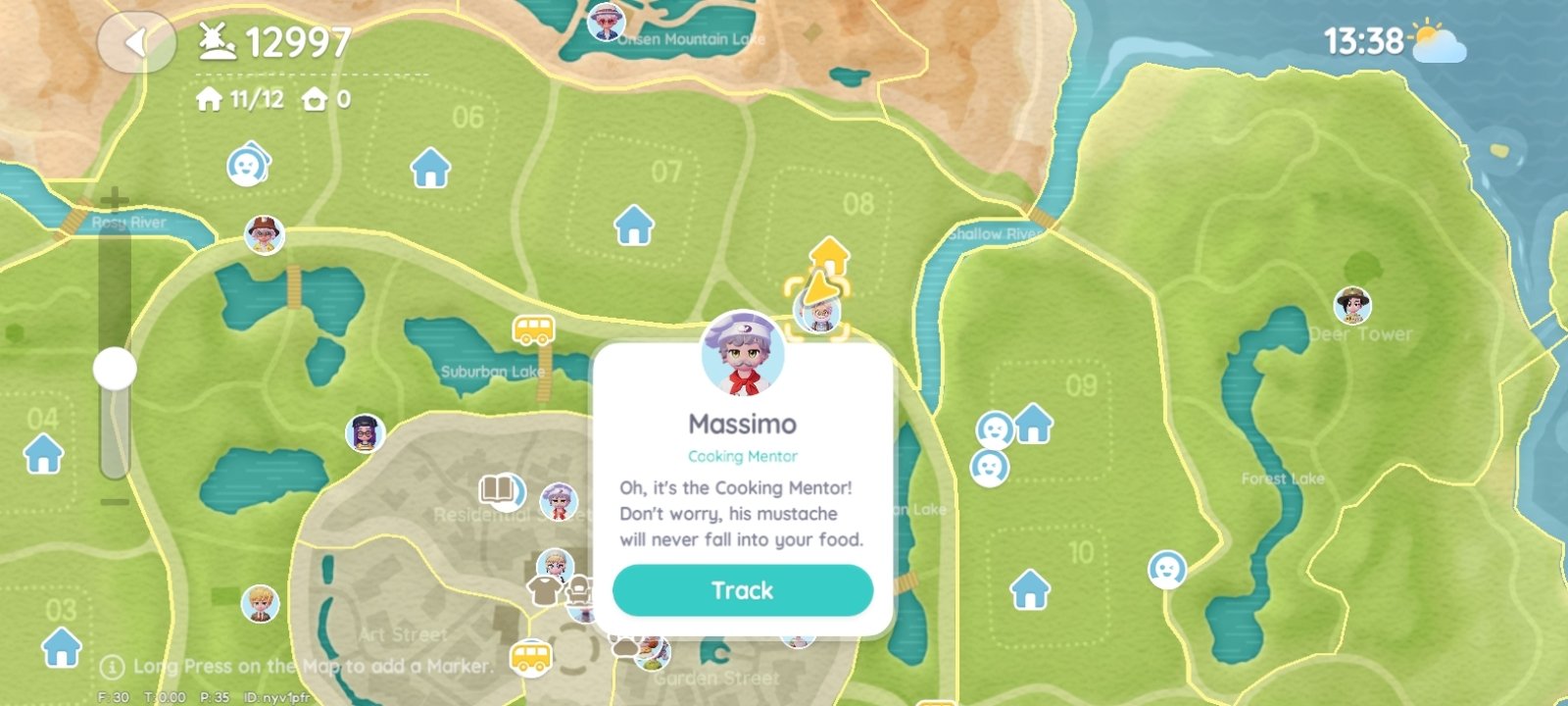This screenshot has width=1568, height=706.
Task: Select the bus stop marker near Suburban Lake
Action: (x=533, y=329)
